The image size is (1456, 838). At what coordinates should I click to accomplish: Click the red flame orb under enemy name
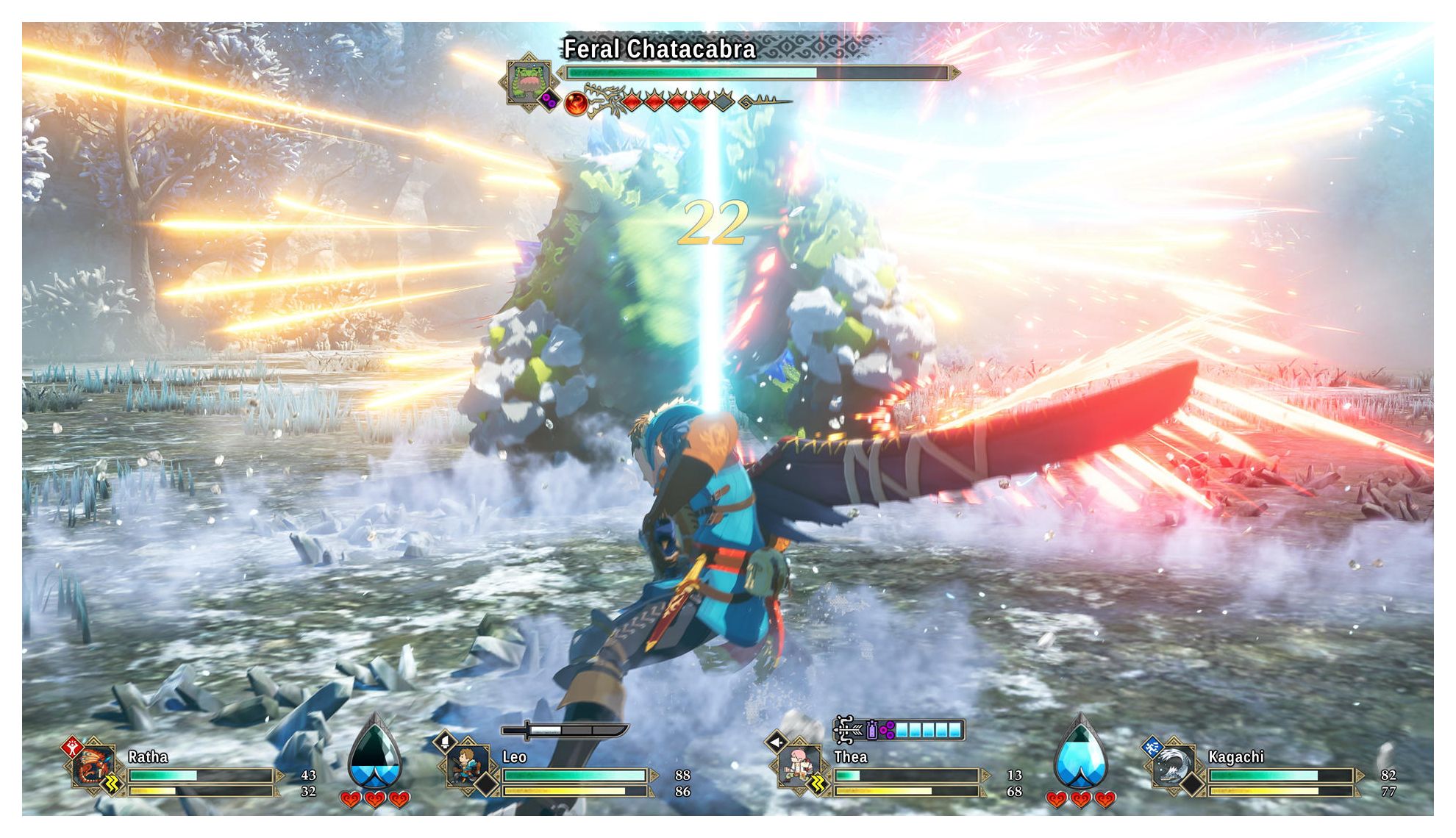pyautogui.click(x=576, y=103)
